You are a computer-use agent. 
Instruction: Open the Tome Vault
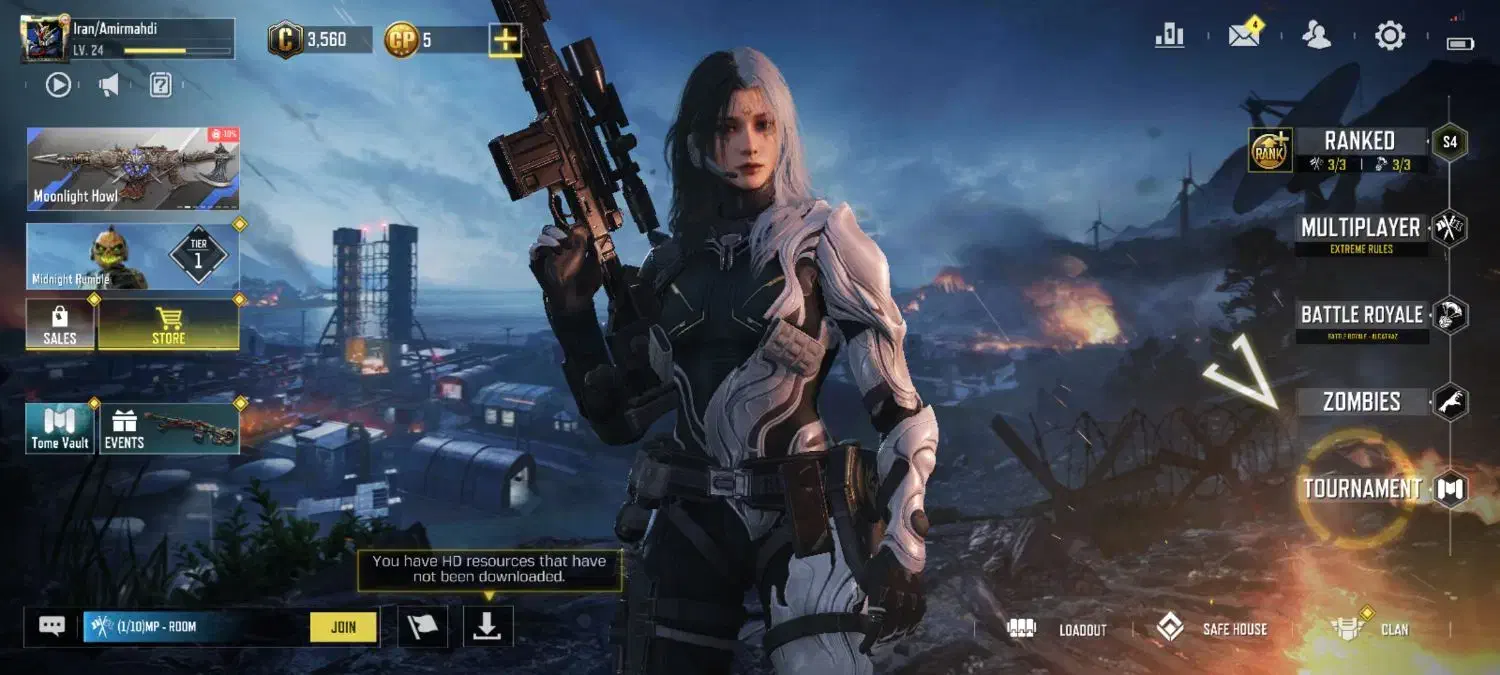pyautogui.click(x=60, y=429)
